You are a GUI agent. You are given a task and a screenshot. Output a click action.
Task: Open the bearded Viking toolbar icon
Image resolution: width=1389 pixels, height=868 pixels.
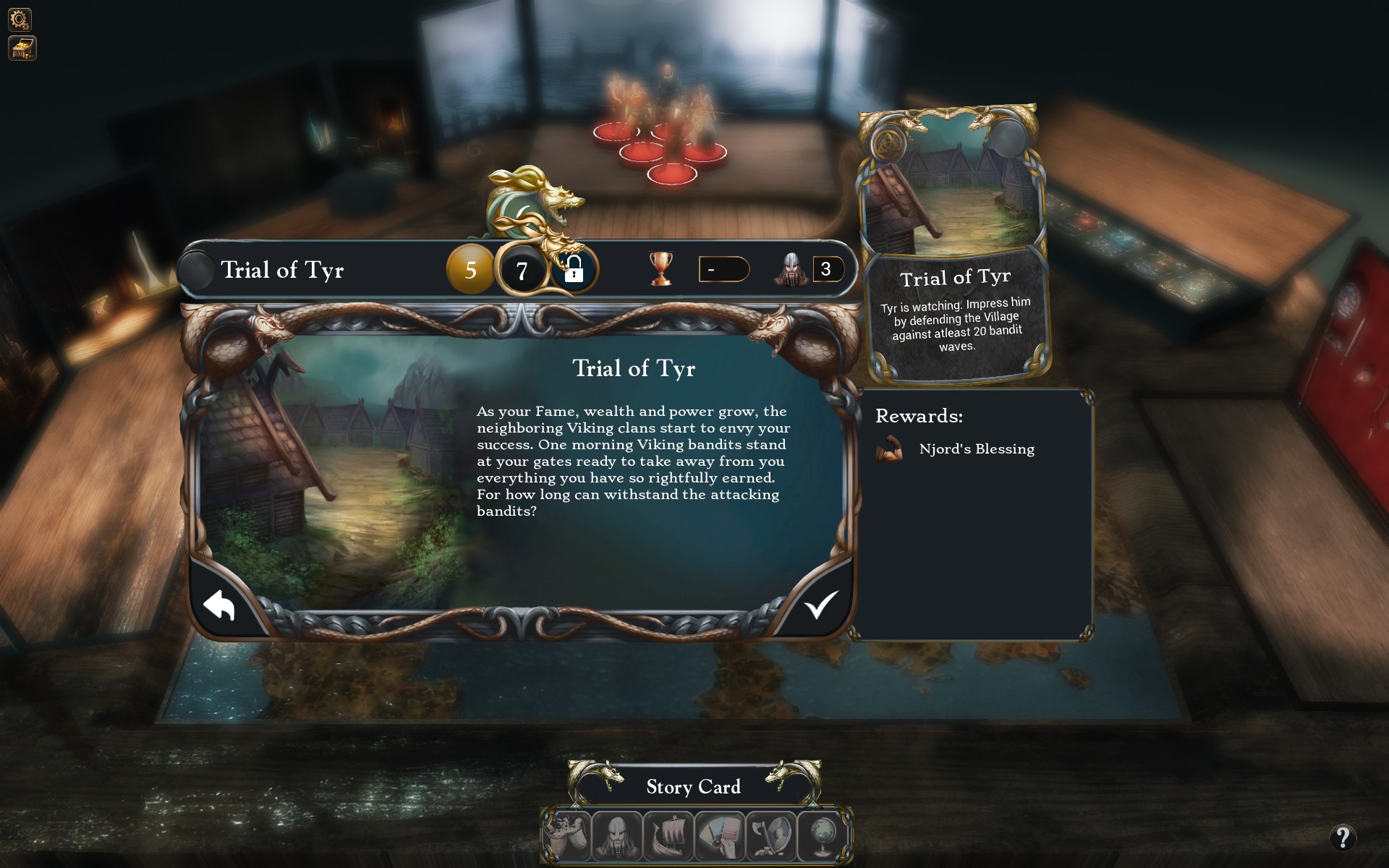[x=617, y=835]
